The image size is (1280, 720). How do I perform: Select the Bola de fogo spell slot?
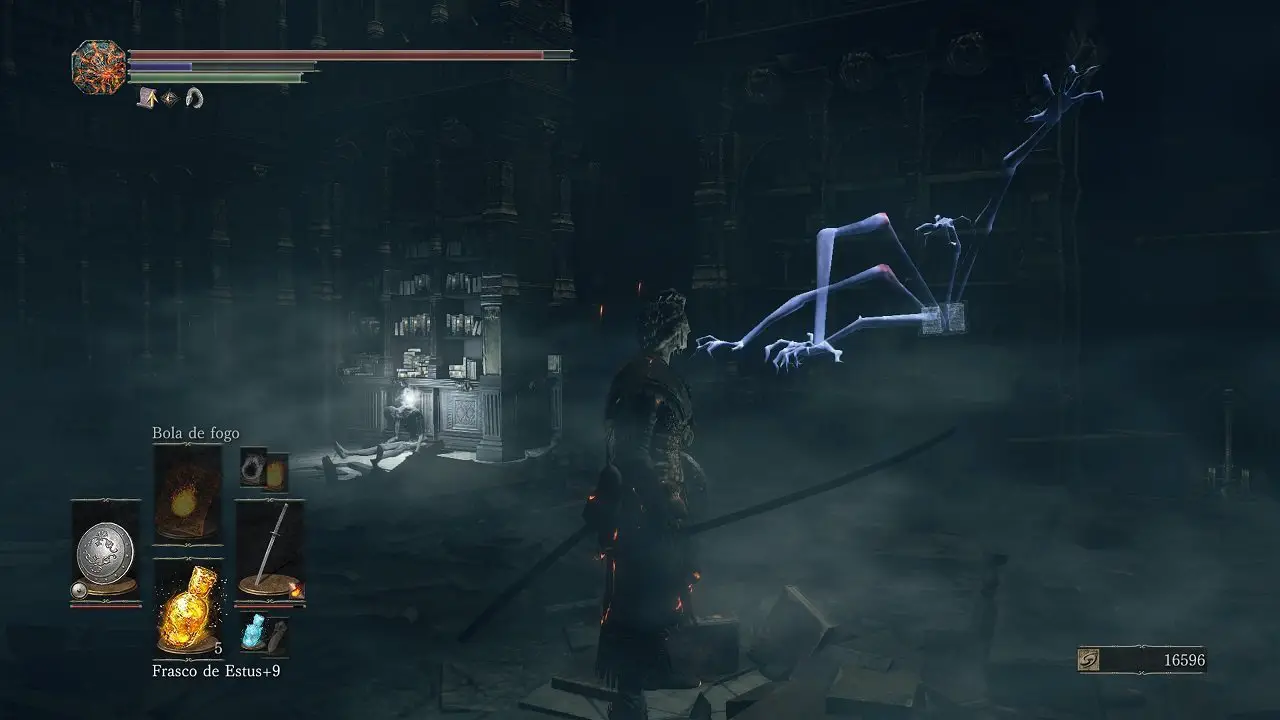(x=187, y=492)
